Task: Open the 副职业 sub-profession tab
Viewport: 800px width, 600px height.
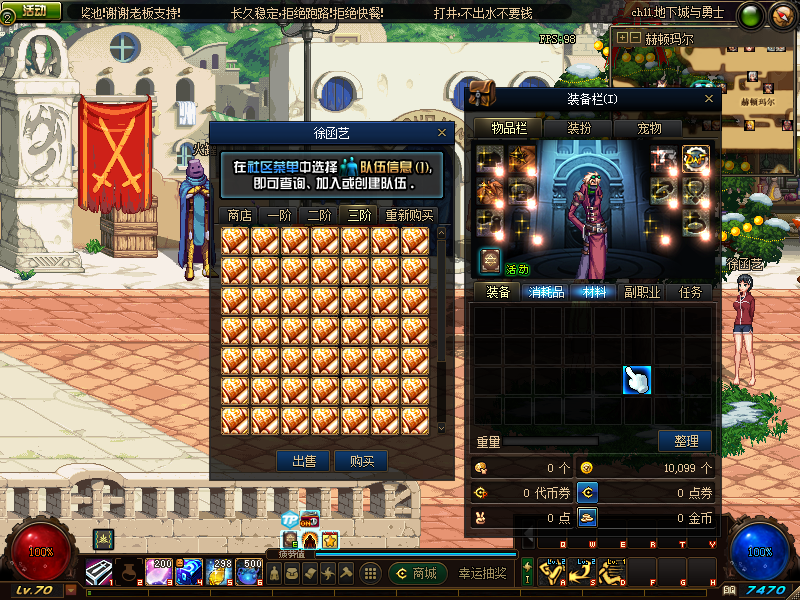Action: (642, 292)
